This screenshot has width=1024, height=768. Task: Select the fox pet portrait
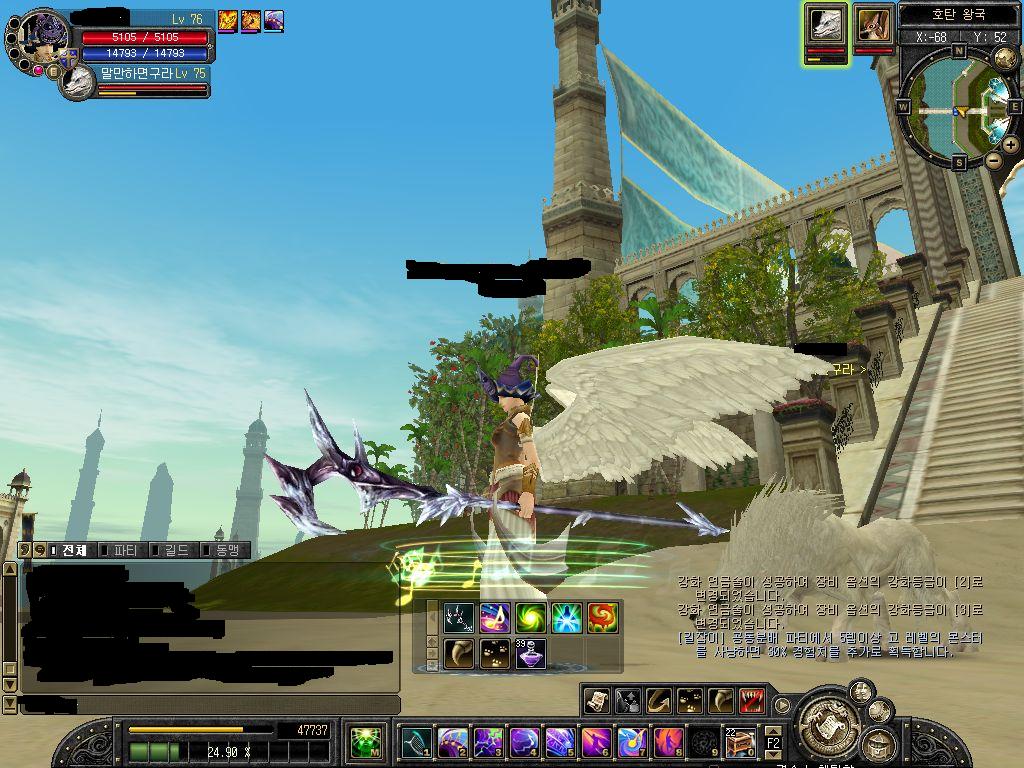tap(873, 25)
